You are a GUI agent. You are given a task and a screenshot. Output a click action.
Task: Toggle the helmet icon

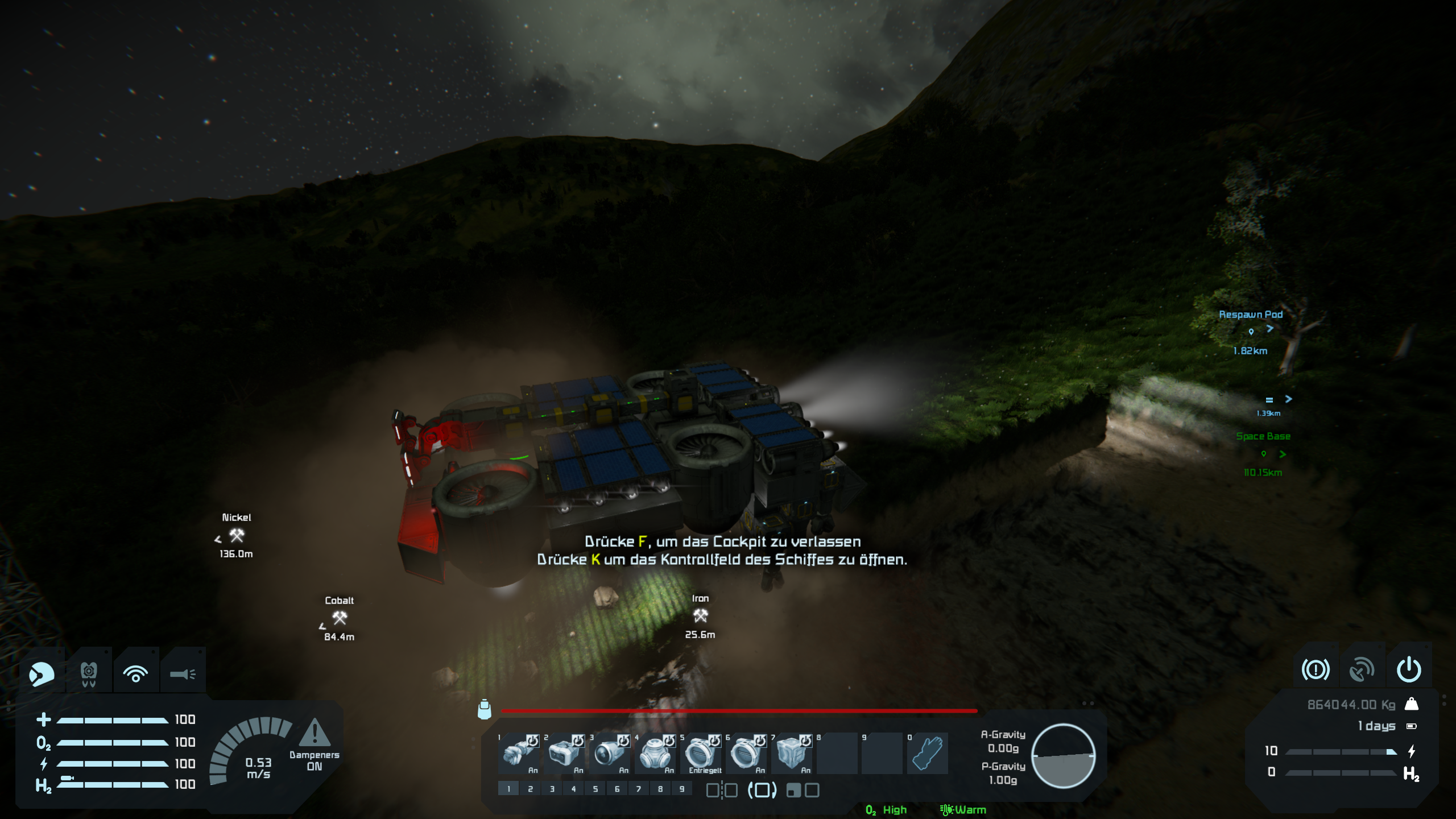[42, 675]
